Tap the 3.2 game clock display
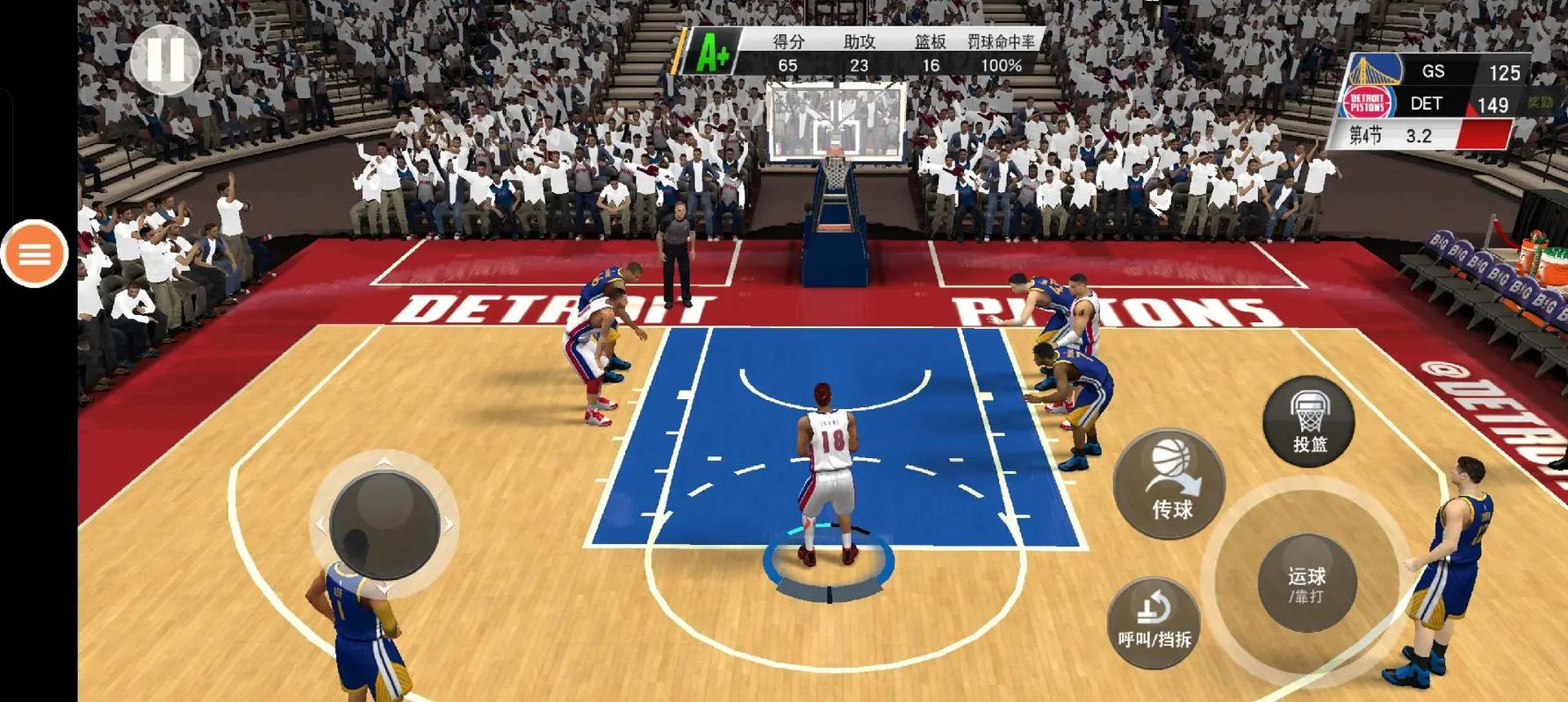 1418,134
